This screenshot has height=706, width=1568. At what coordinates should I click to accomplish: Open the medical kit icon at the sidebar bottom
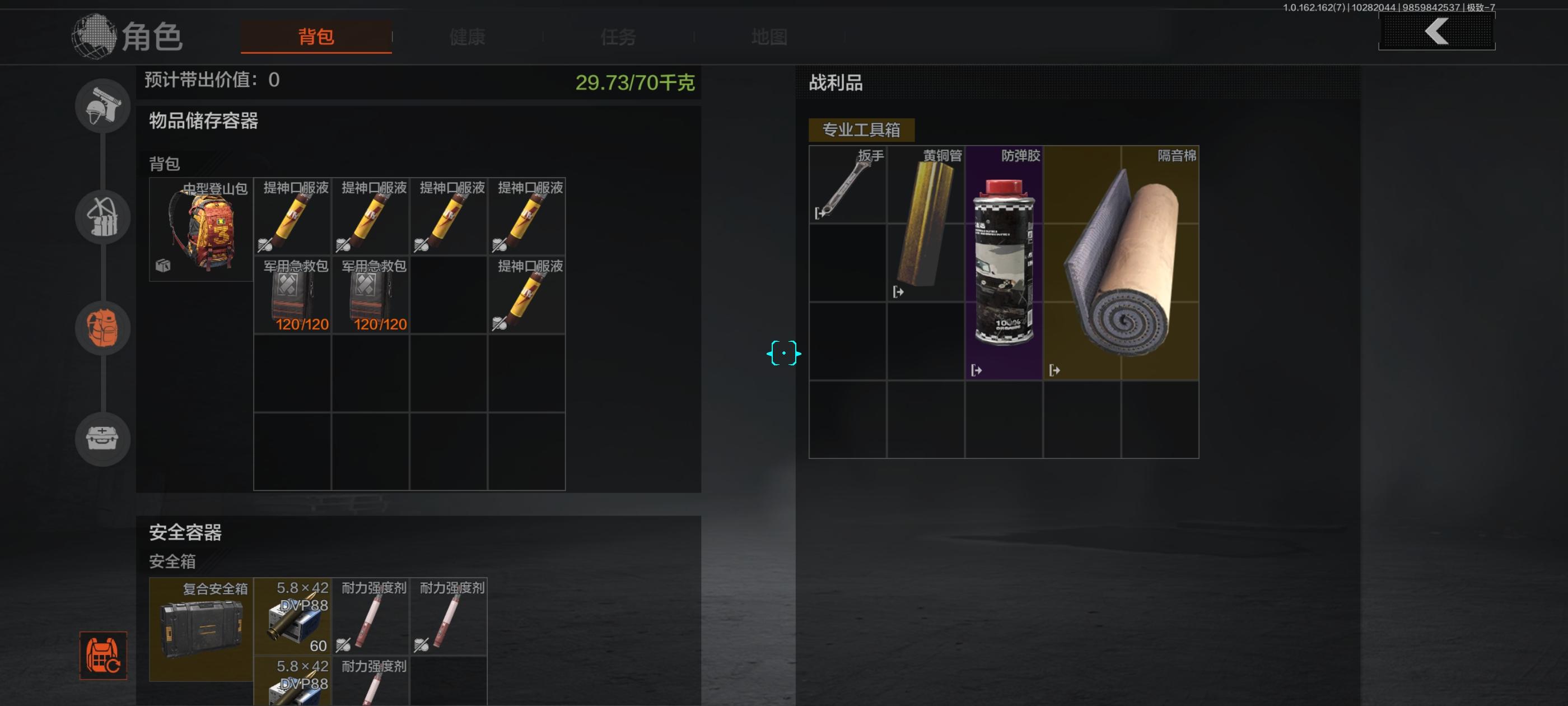tap(102, 439)
